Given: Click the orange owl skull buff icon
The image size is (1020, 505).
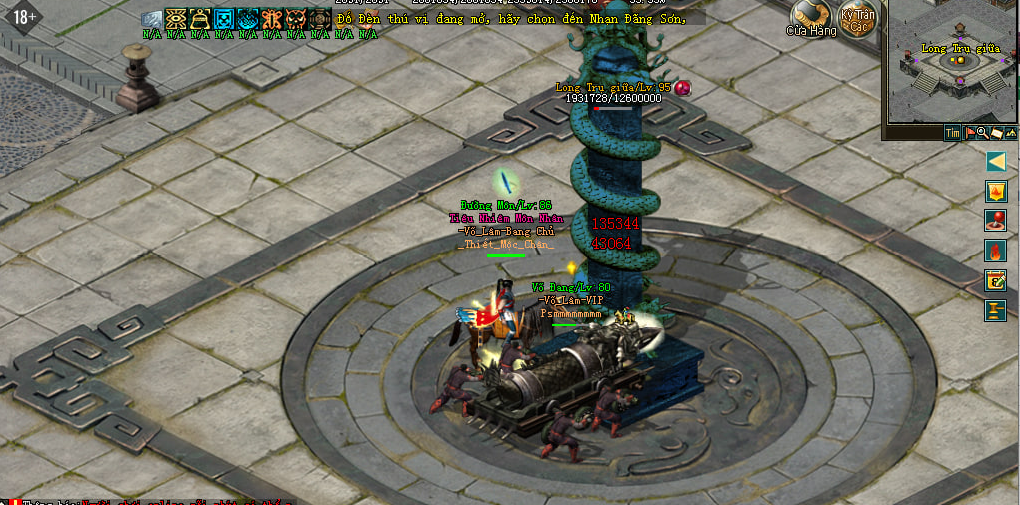Looking at the screenshot, I should click(296, 19).
